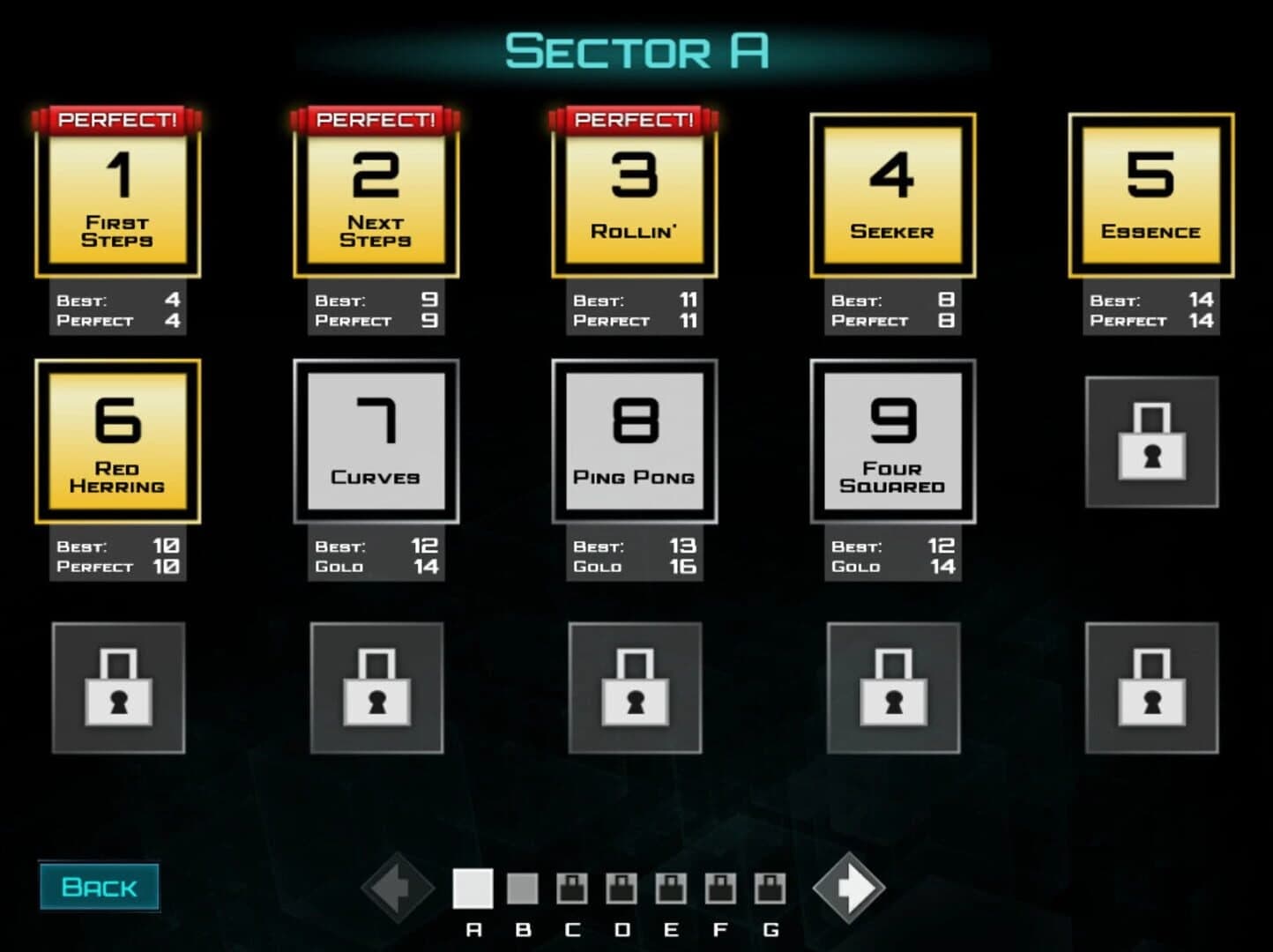Jump to Sector G indicator
Screen dimensions: 1273x952
coord(769,887)
